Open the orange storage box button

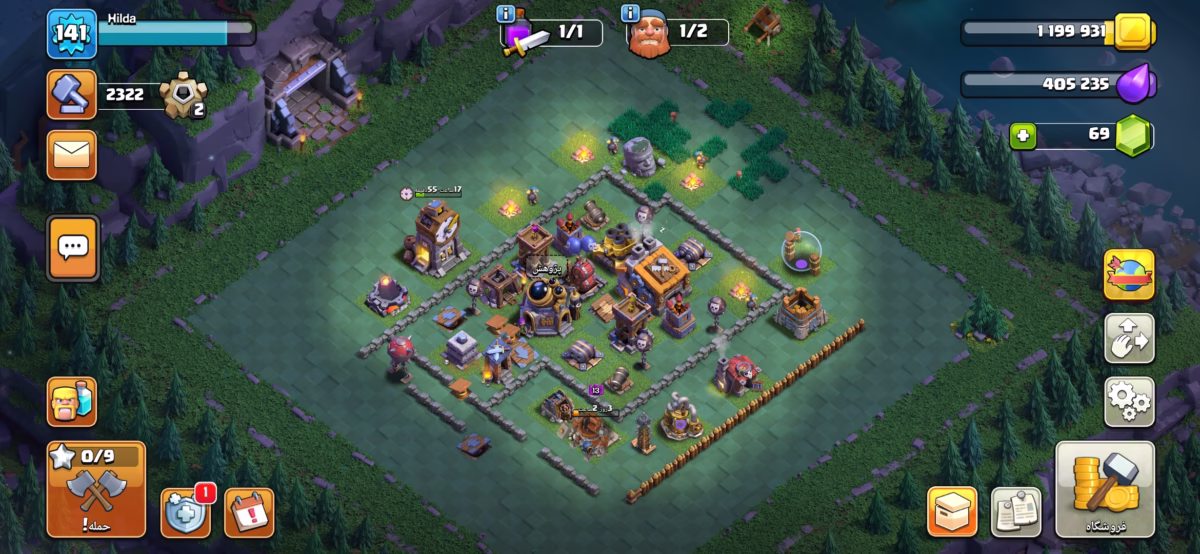click(951, 512)
